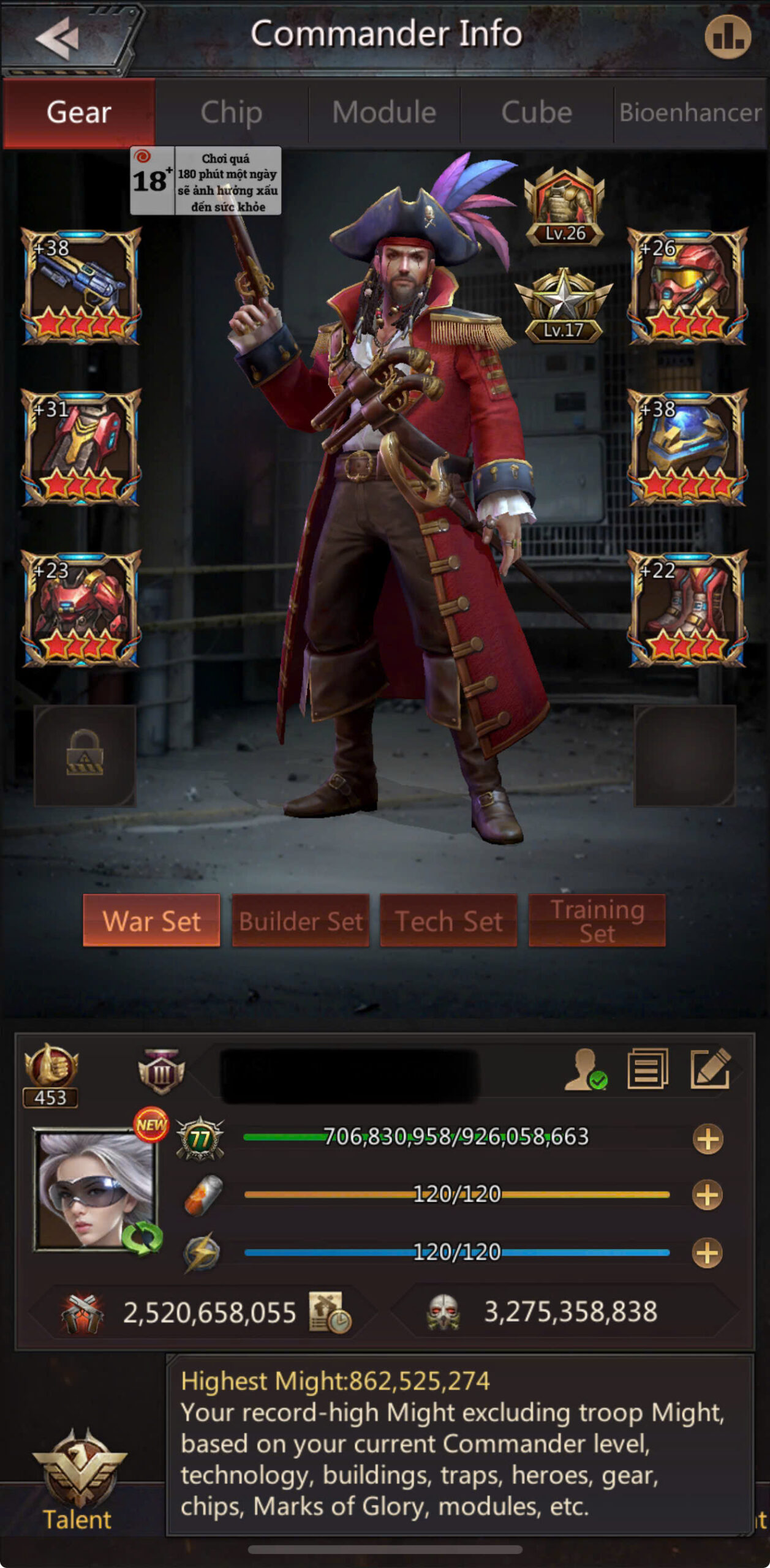Add commander EXP with the plus button
The height and width of the screenshot is (1568, 770).
(708, 1139)
